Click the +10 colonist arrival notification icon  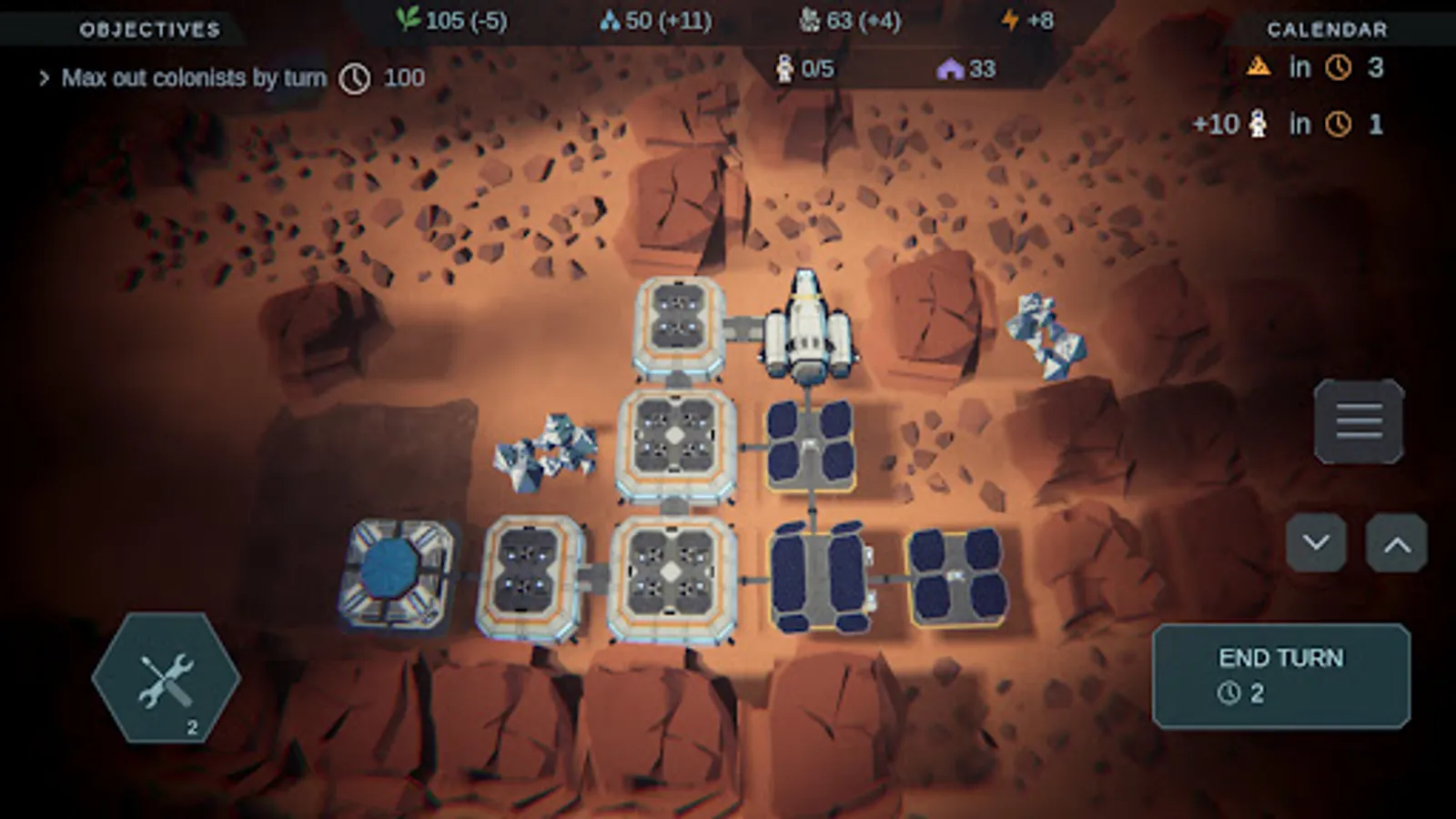point(1258,122)
